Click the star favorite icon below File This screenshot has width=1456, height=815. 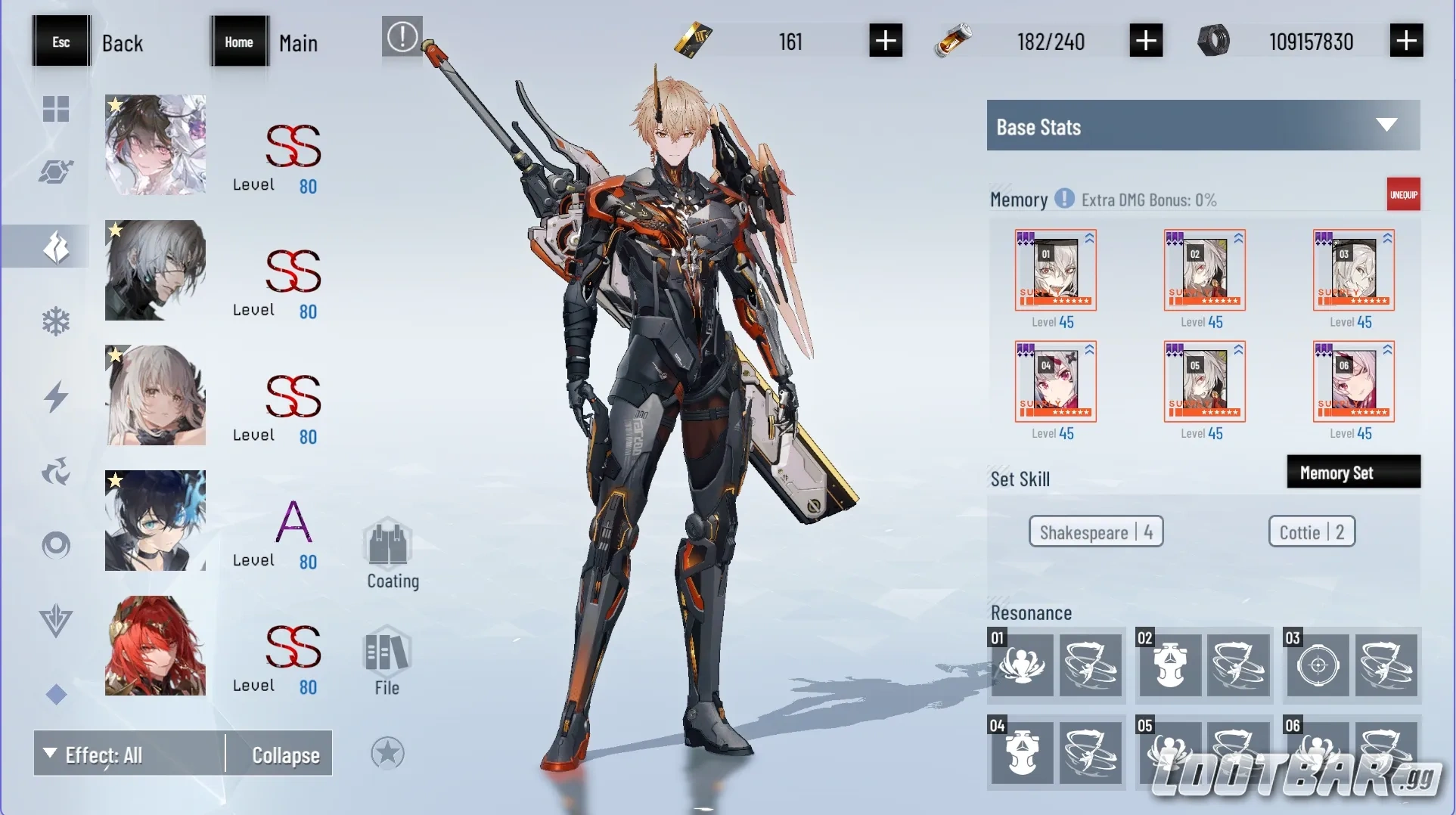388,753
